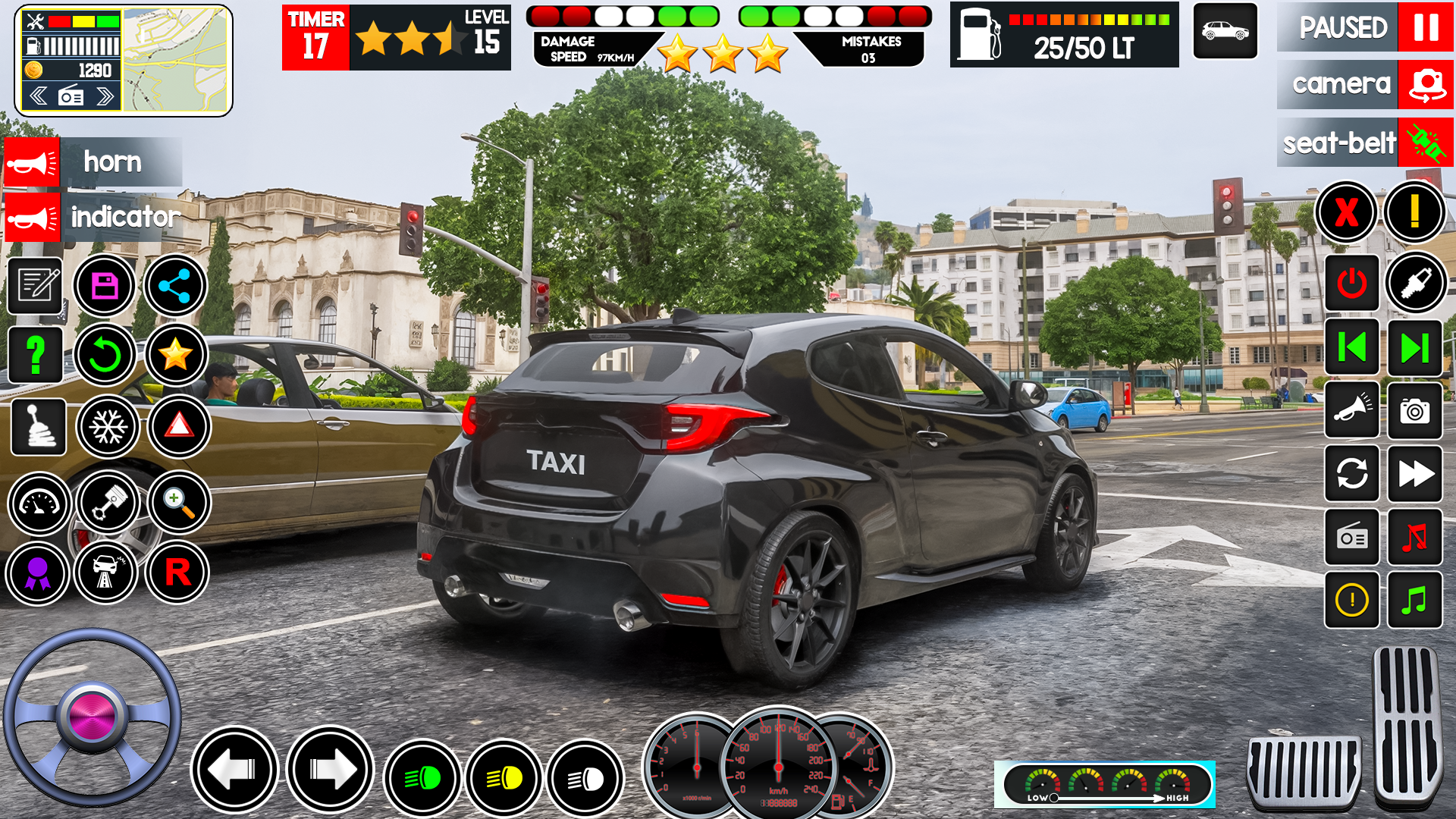Toggle the snowflake air-conditioning icon
Screen dimensions: 1456x819
[108, 427]
